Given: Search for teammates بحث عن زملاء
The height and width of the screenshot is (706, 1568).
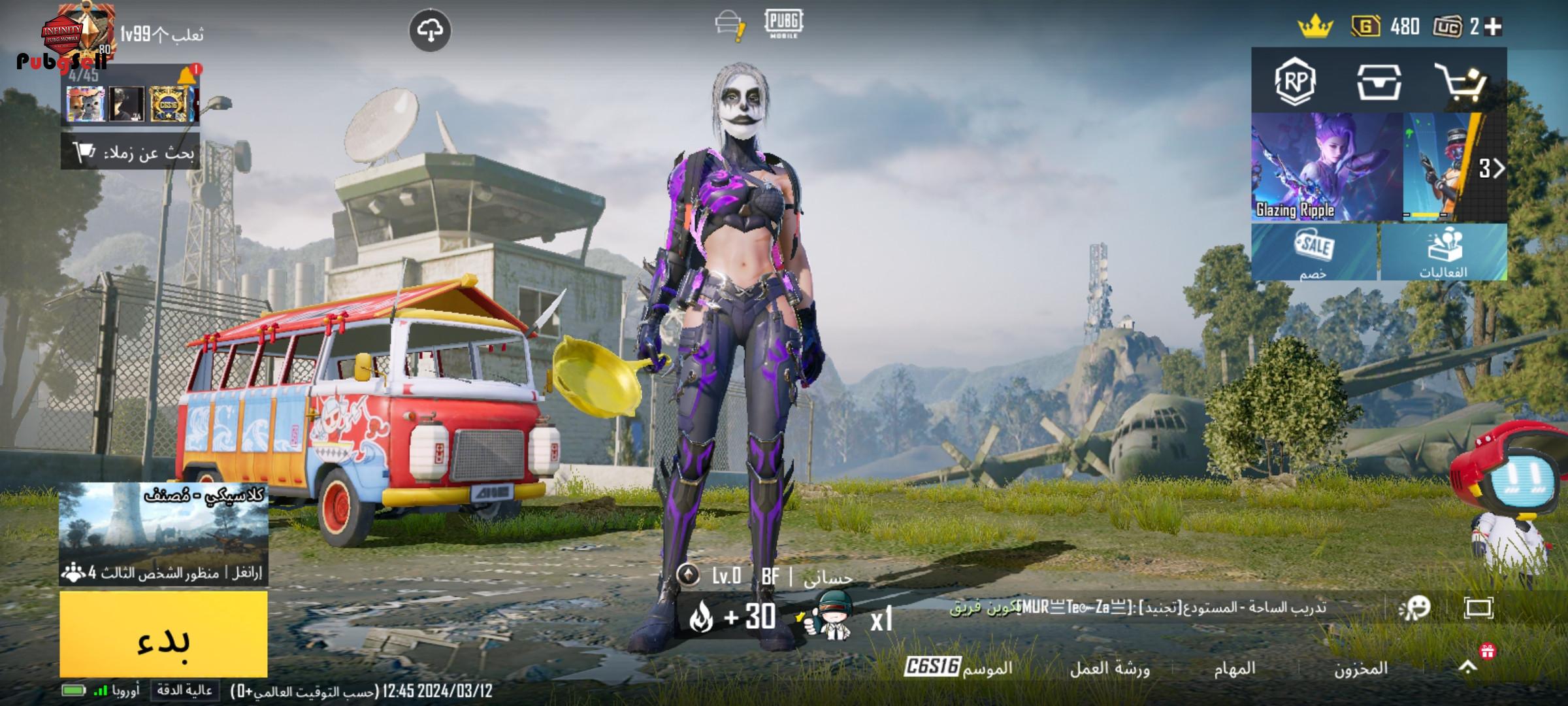Looking at the screenshot, I should click(131, 152).
